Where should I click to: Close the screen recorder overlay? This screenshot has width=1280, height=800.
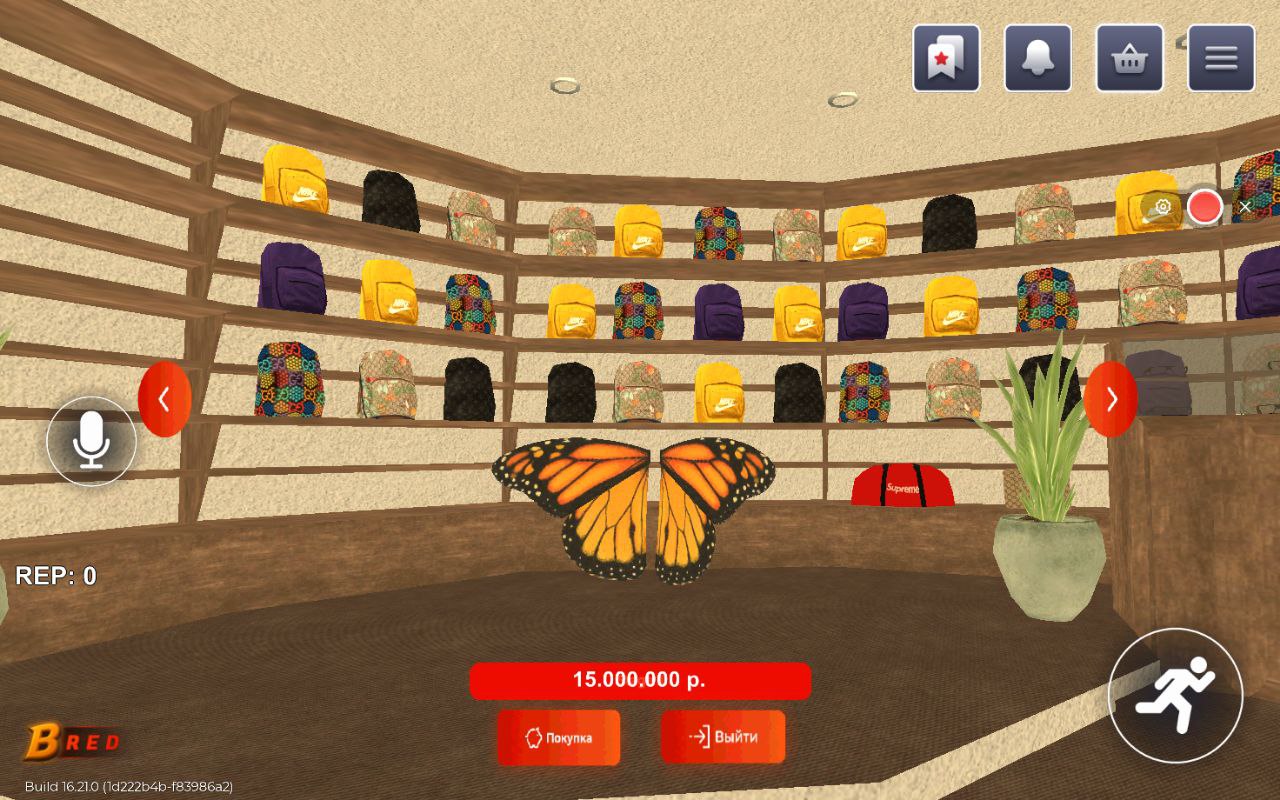click(x=1245, y=207)
